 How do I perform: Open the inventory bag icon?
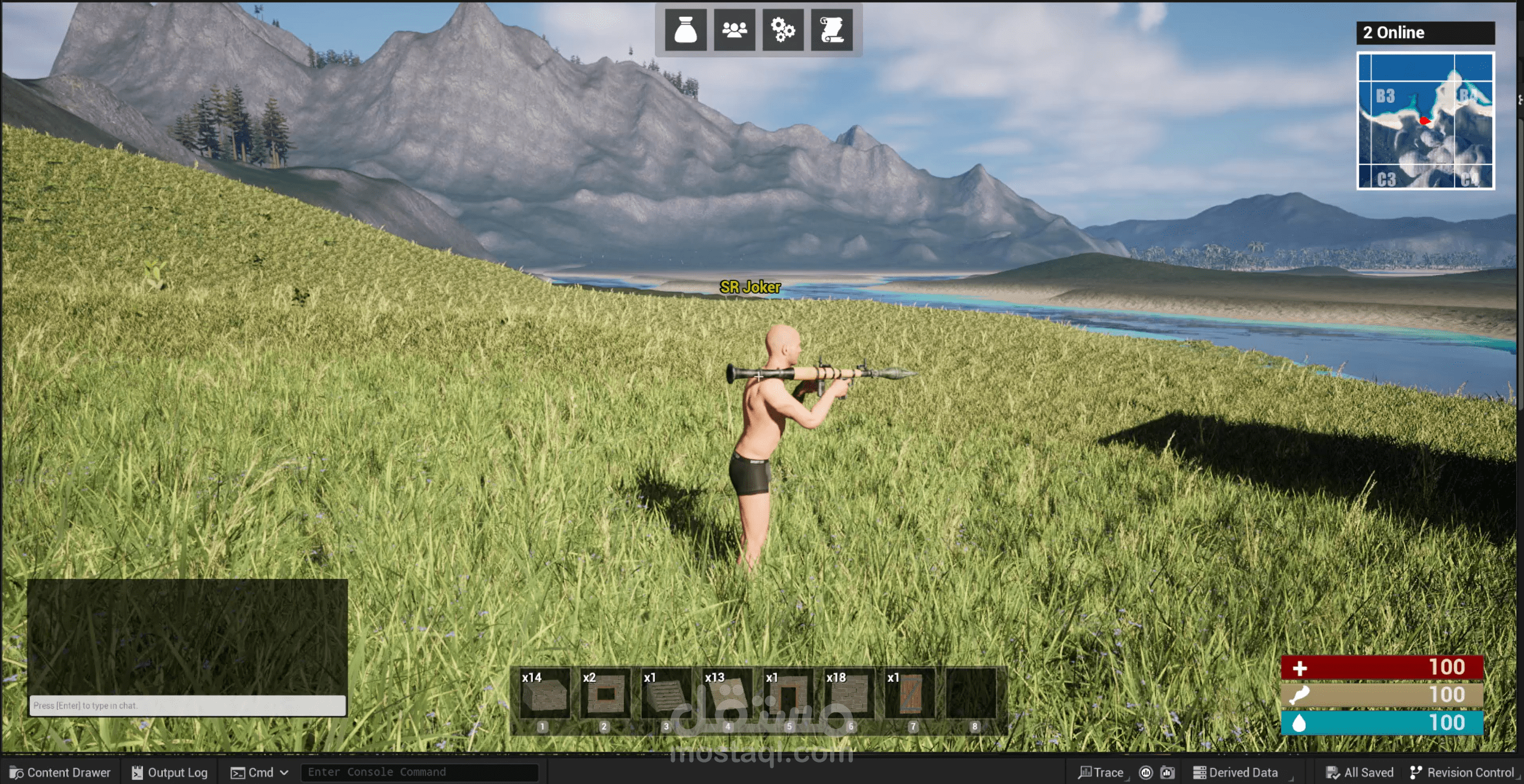click(685, 30)
